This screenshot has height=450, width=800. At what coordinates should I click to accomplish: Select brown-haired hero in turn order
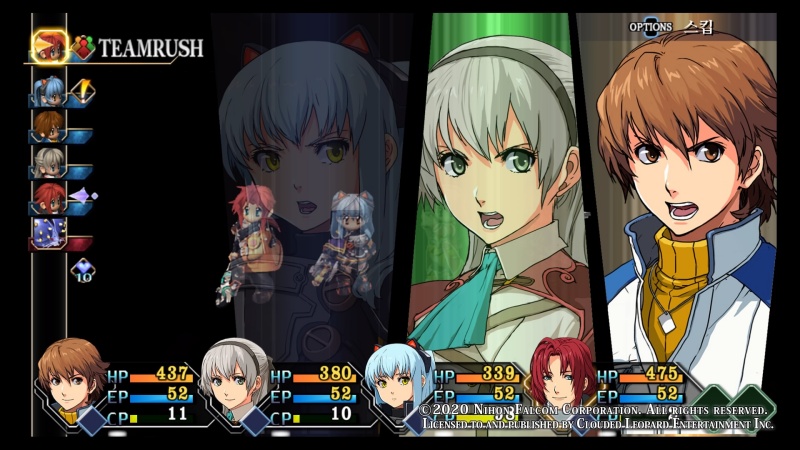(47, 126)
